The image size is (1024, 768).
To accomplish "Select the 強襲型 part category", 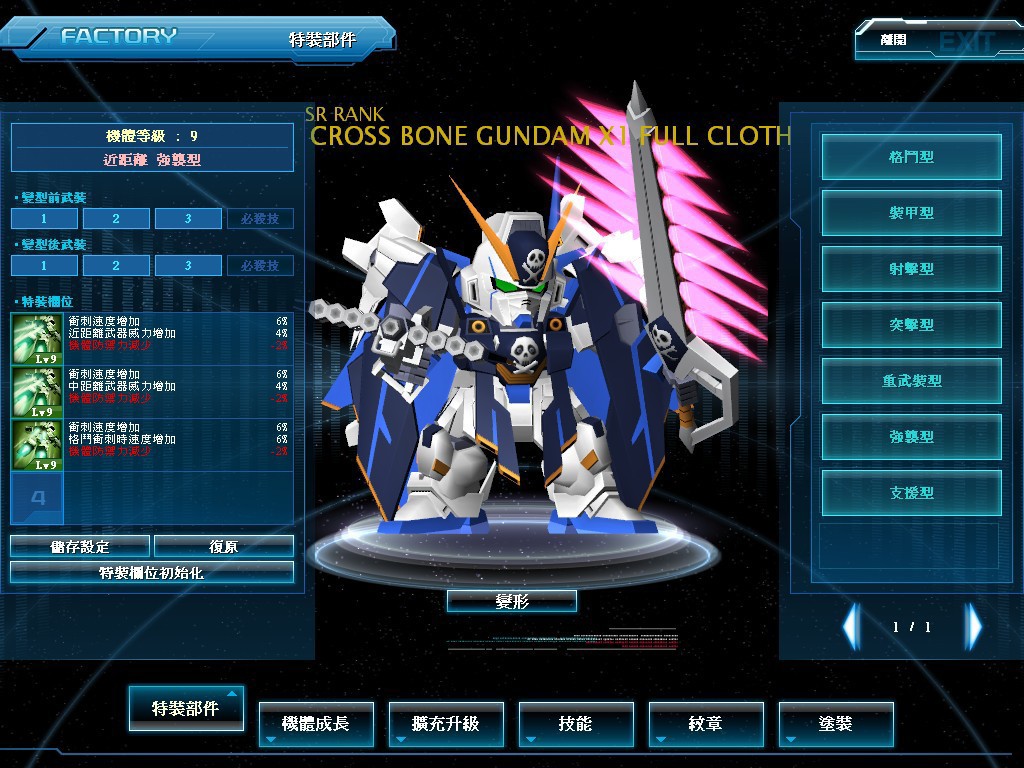I will pyautogui.click(x=911, y=437).
